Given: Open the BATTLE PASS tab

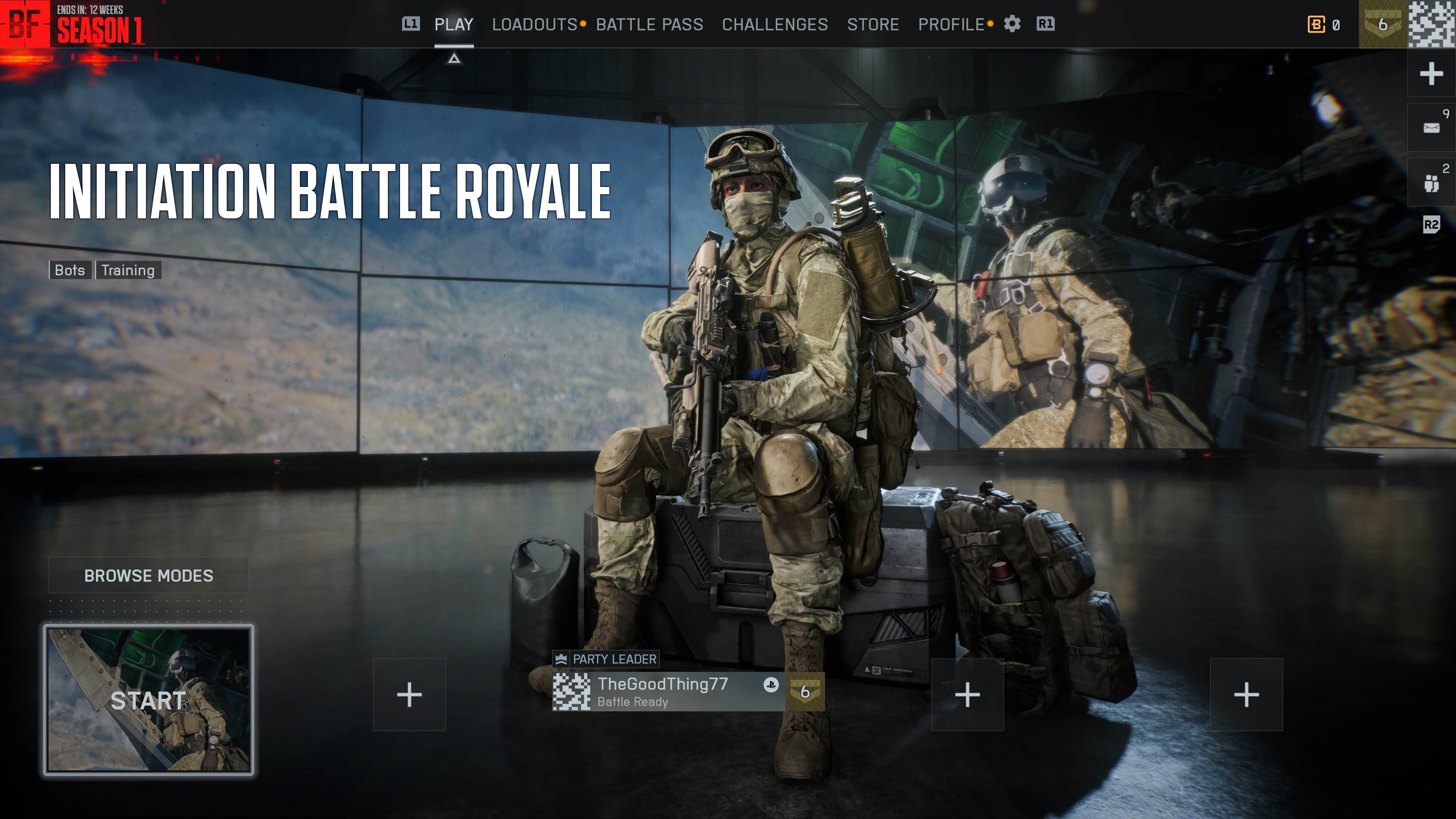Looking at the screenshot, I should click(x=650, y=24).
